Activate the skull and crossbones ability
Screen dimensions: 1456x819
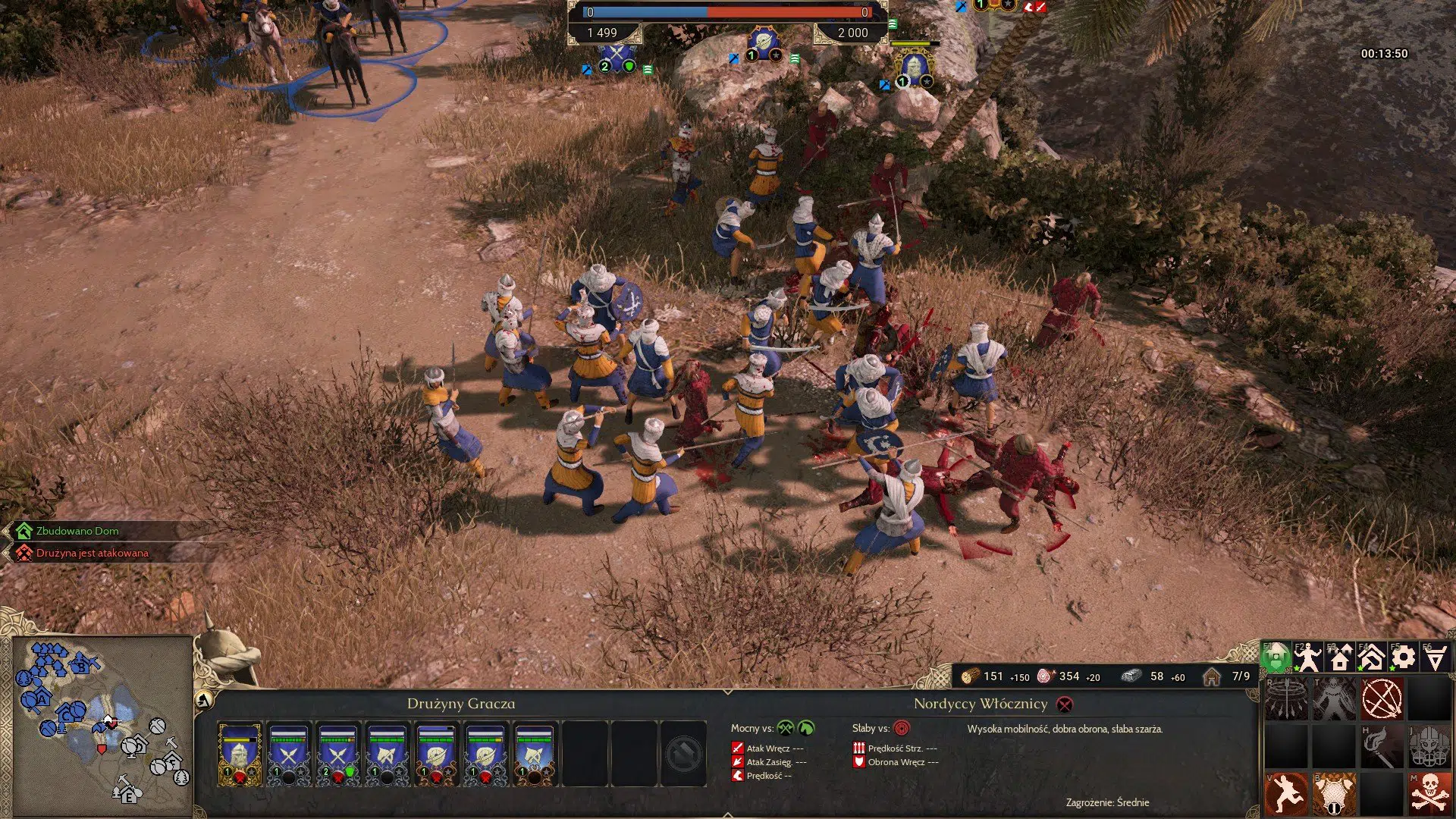(x=1429, y=794)
